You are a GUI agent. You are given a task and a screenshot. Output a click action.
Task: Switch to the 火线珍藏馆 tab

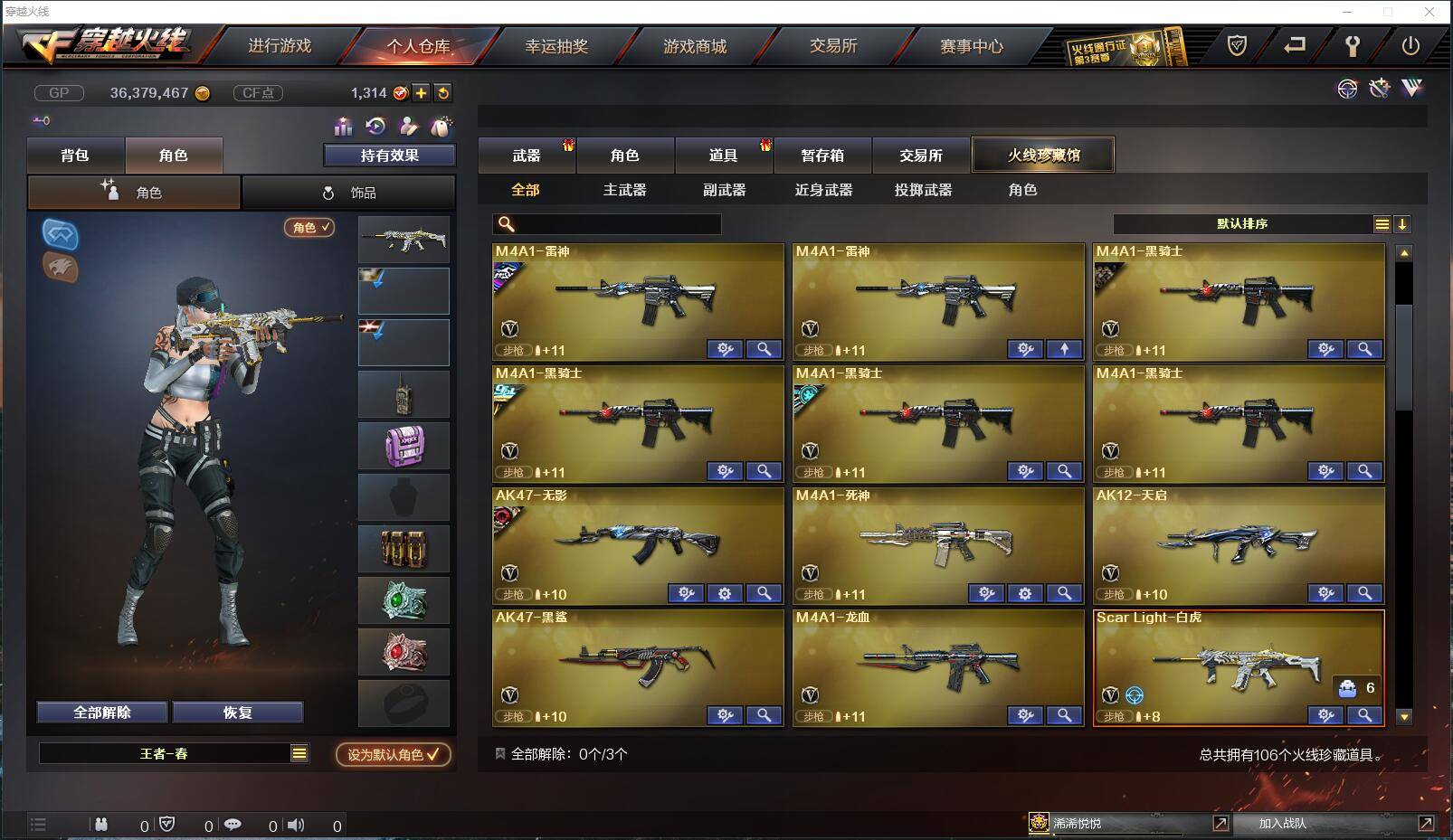[1043, 154]
